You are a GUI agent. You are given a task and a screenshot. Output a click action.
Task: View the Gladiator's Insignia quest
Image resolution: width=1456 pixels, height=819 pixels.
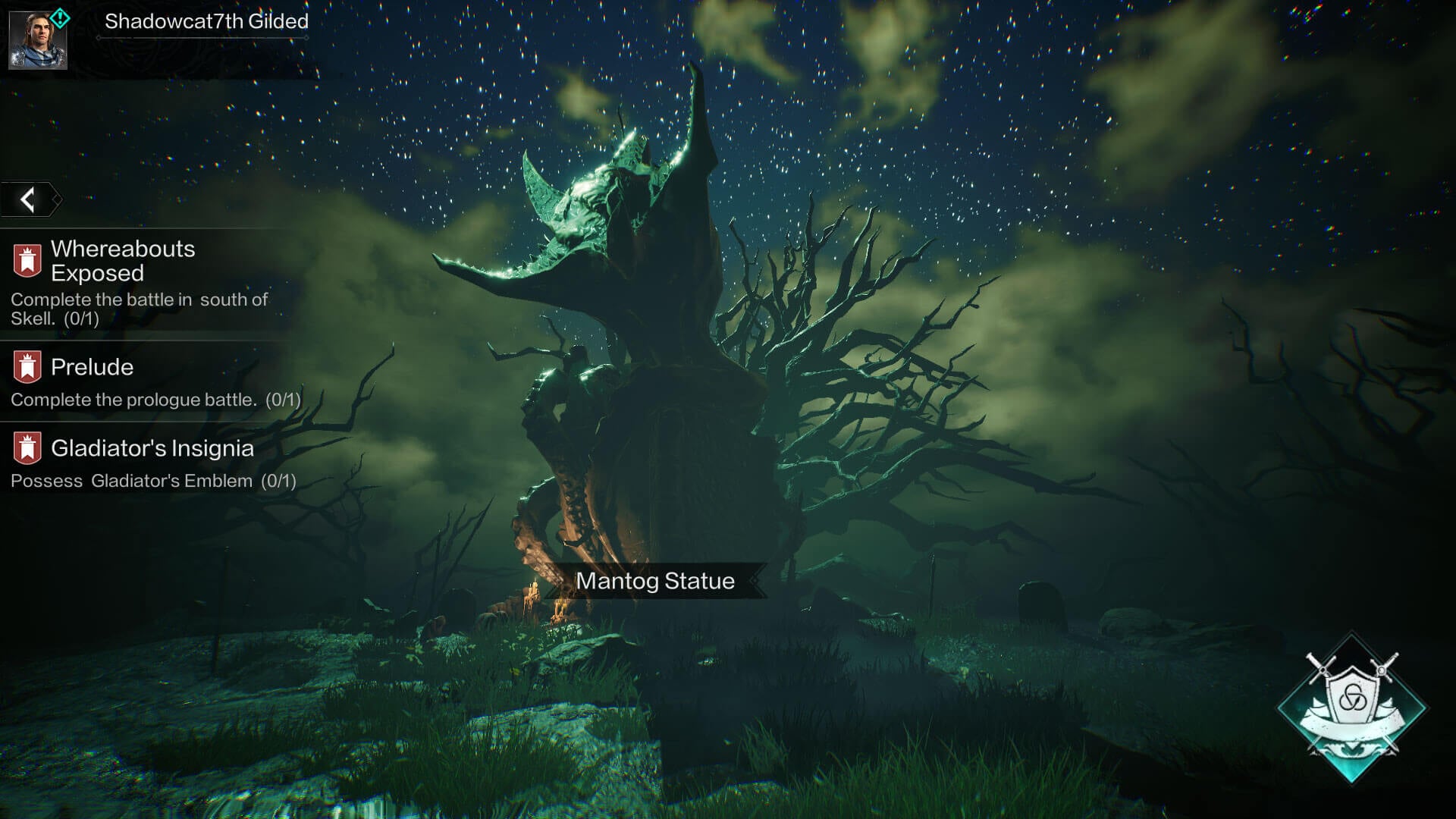point(152,448)
